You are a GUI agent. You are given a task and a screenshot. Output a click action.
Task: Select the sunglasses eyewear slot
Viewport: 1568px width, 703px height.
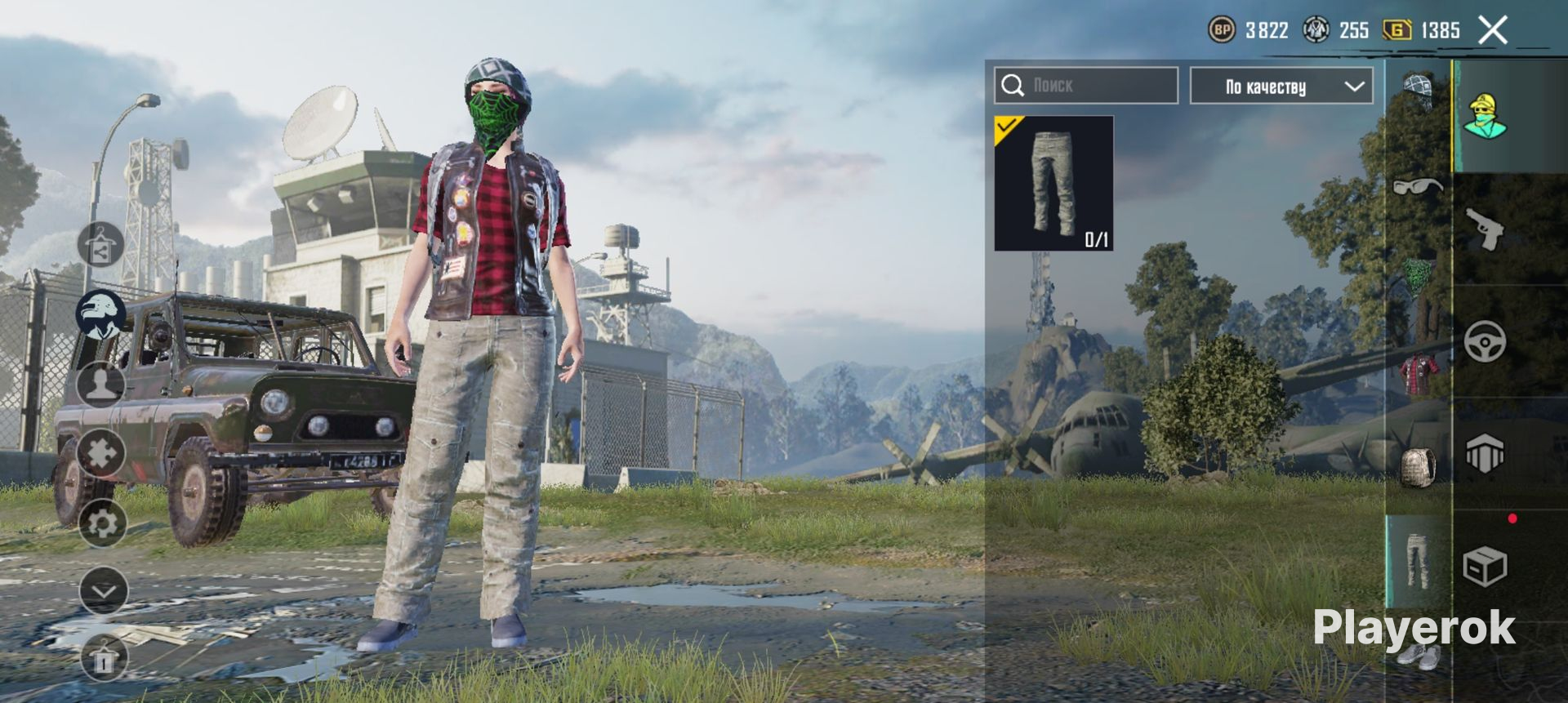click(x=1418, y=186)
